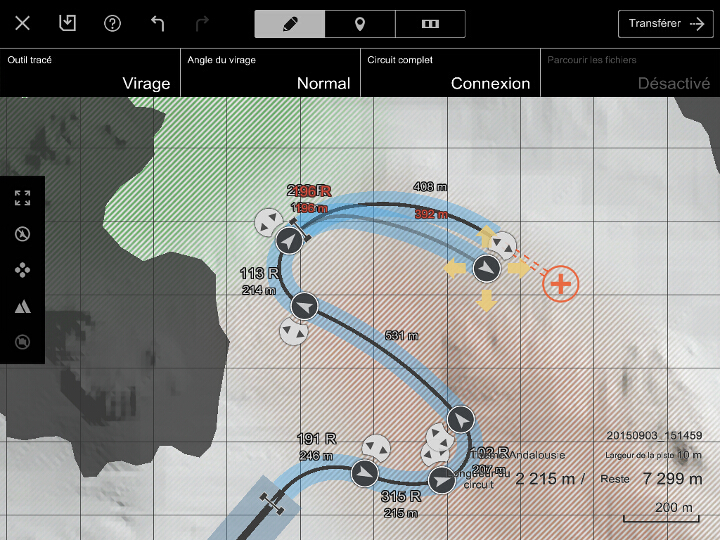Close the track editor with the X
The width and height of the screenshot is (720, 540).
[x=23, y=23]
